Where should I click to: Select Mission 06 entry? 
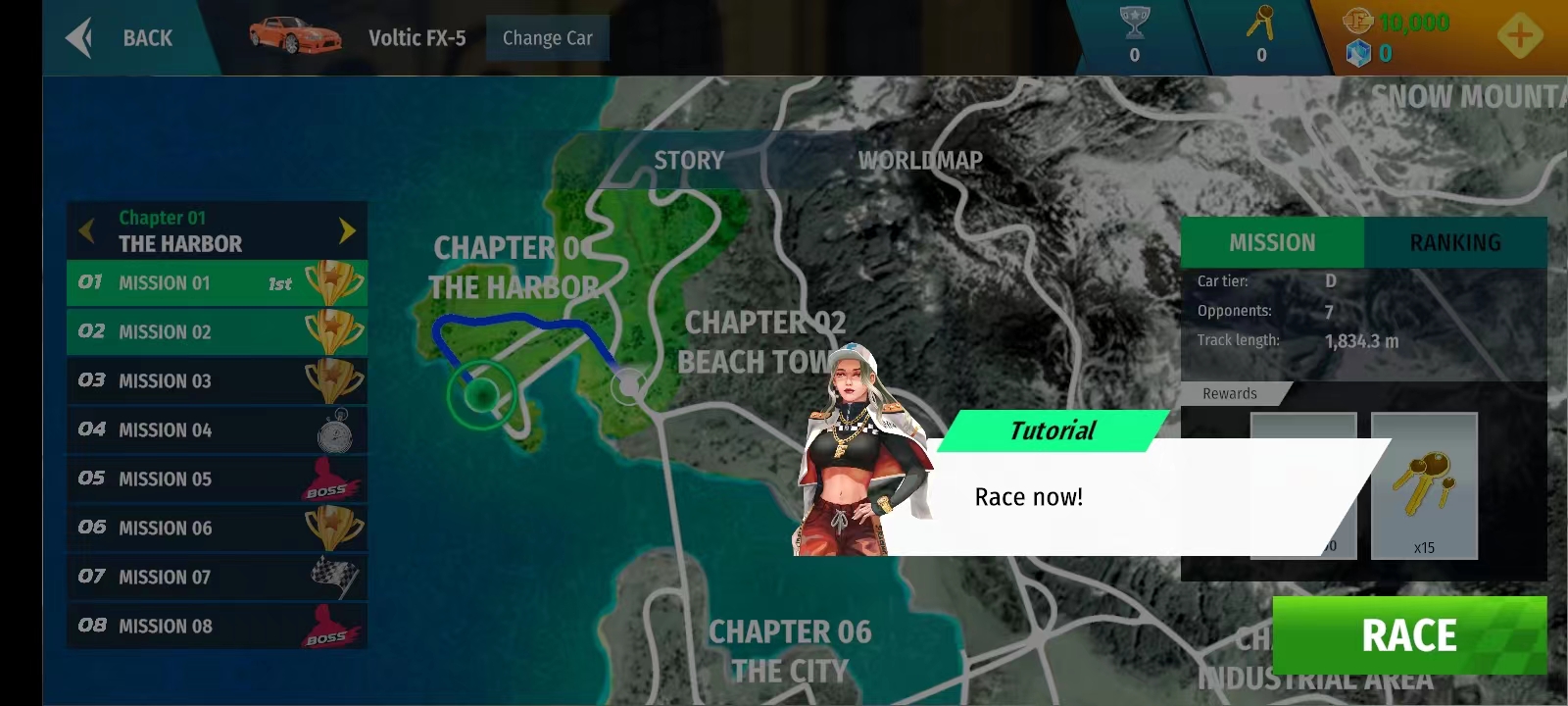[x=217, y=528]
